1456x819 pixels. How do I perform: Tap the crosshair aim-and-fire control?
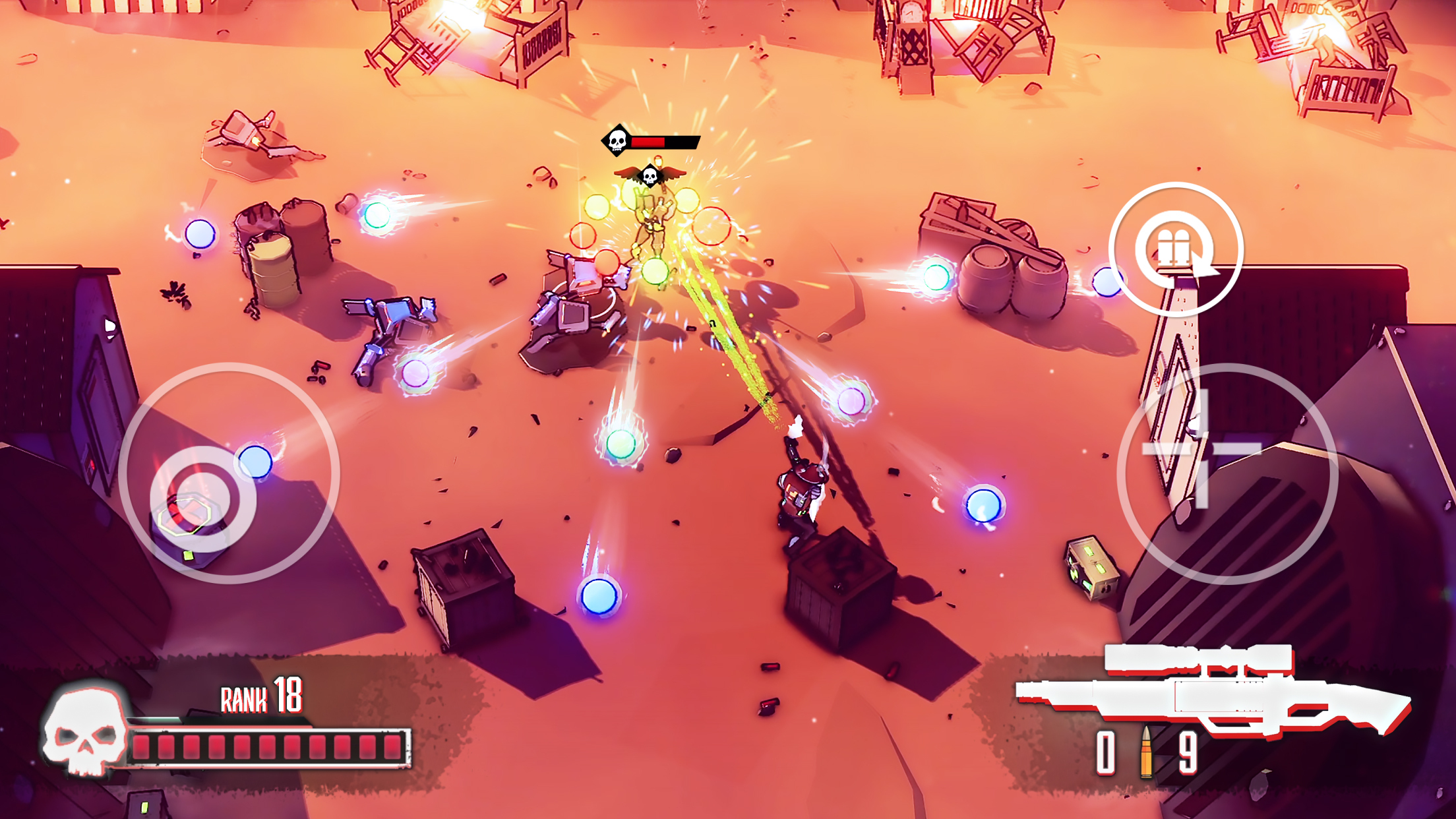pos(1202,450)
